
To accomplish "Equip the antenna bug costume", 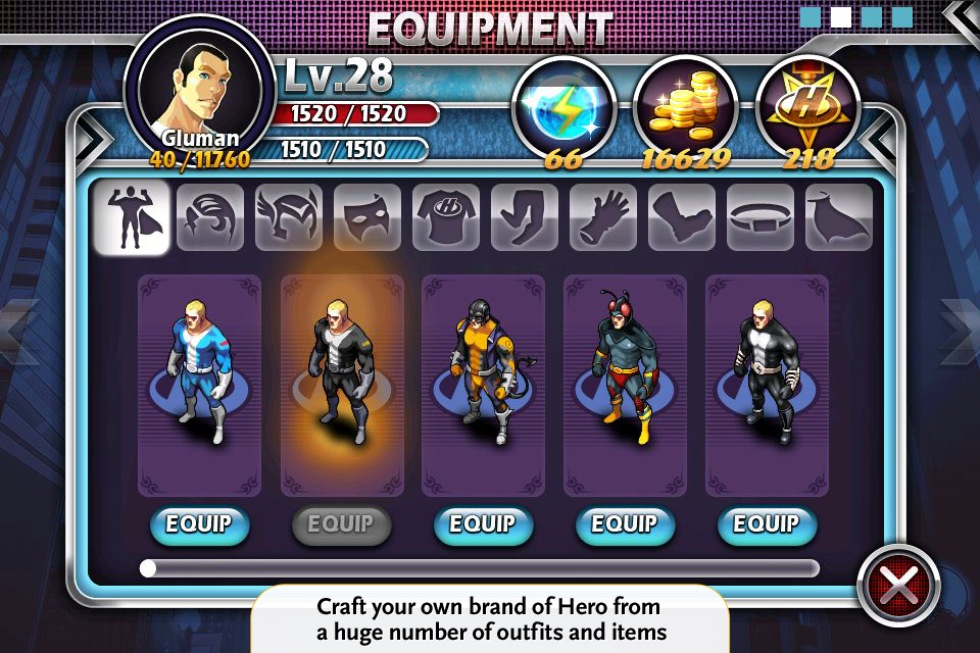I will click(x=625, y=524).
